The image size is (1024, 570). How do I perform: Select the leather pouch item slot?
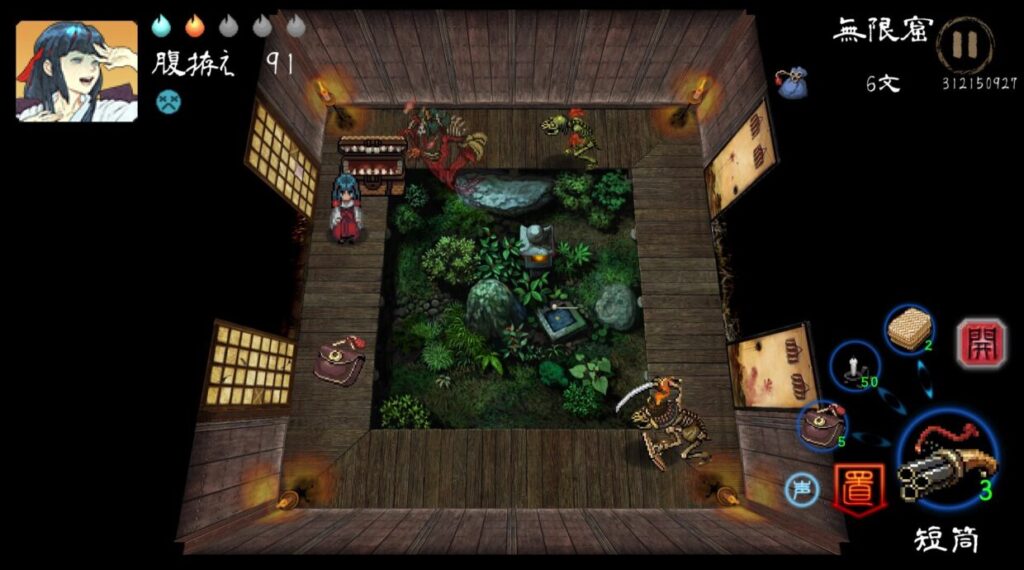coord(823,427)
